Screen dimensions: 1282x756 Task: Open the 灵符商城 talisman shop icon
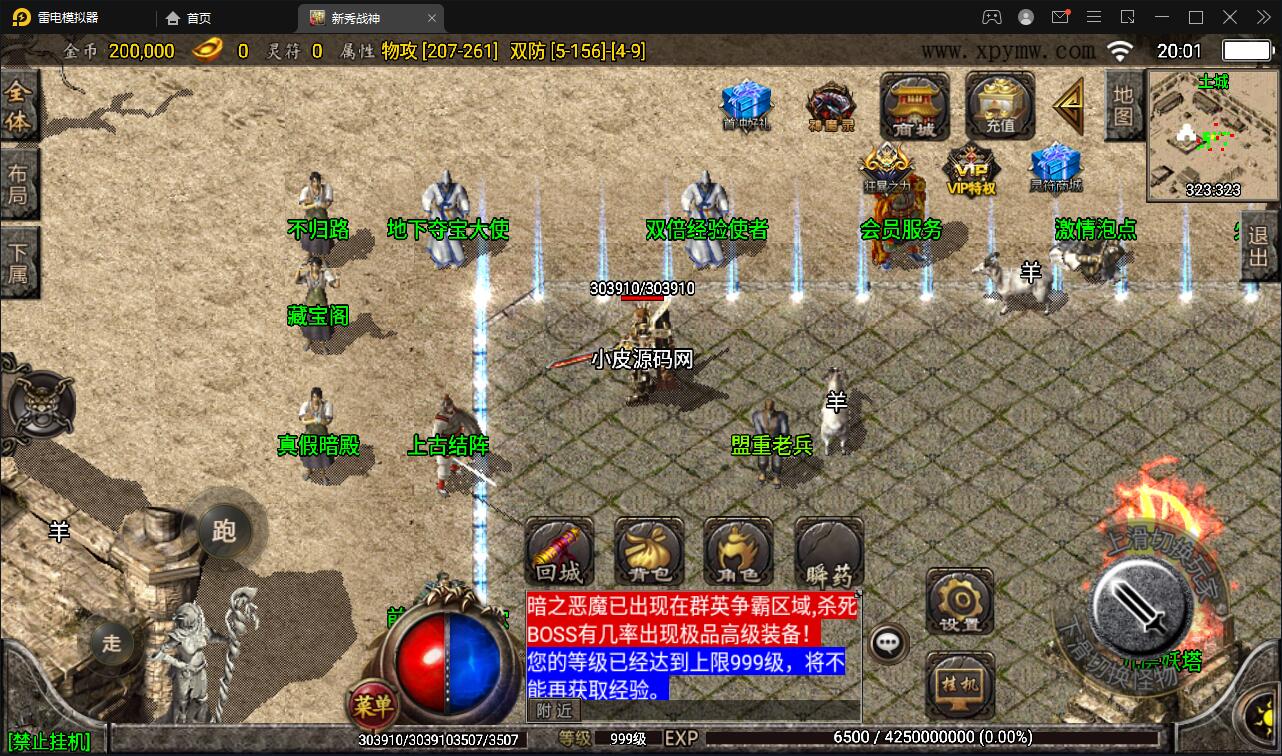(x=1054, y=166)
